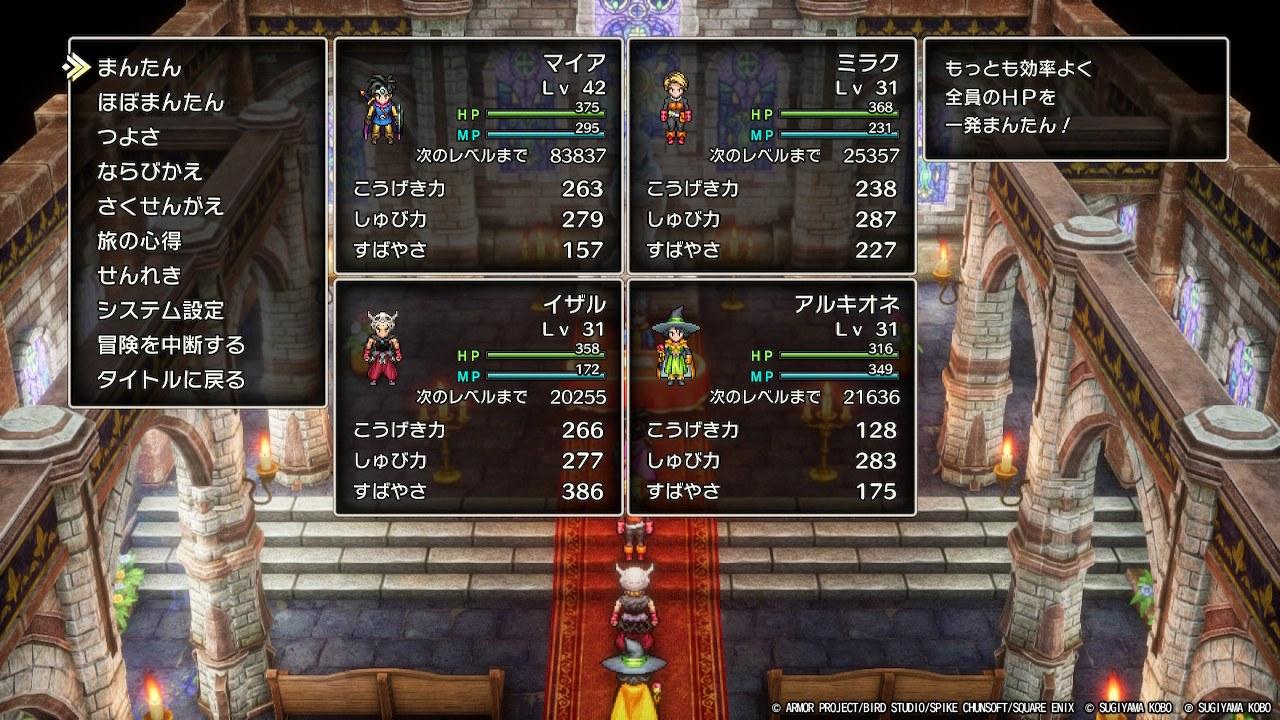This screenshot has height=720, width=1280.
Task: Open システム設定 system settings
Action: click(160, 311)
